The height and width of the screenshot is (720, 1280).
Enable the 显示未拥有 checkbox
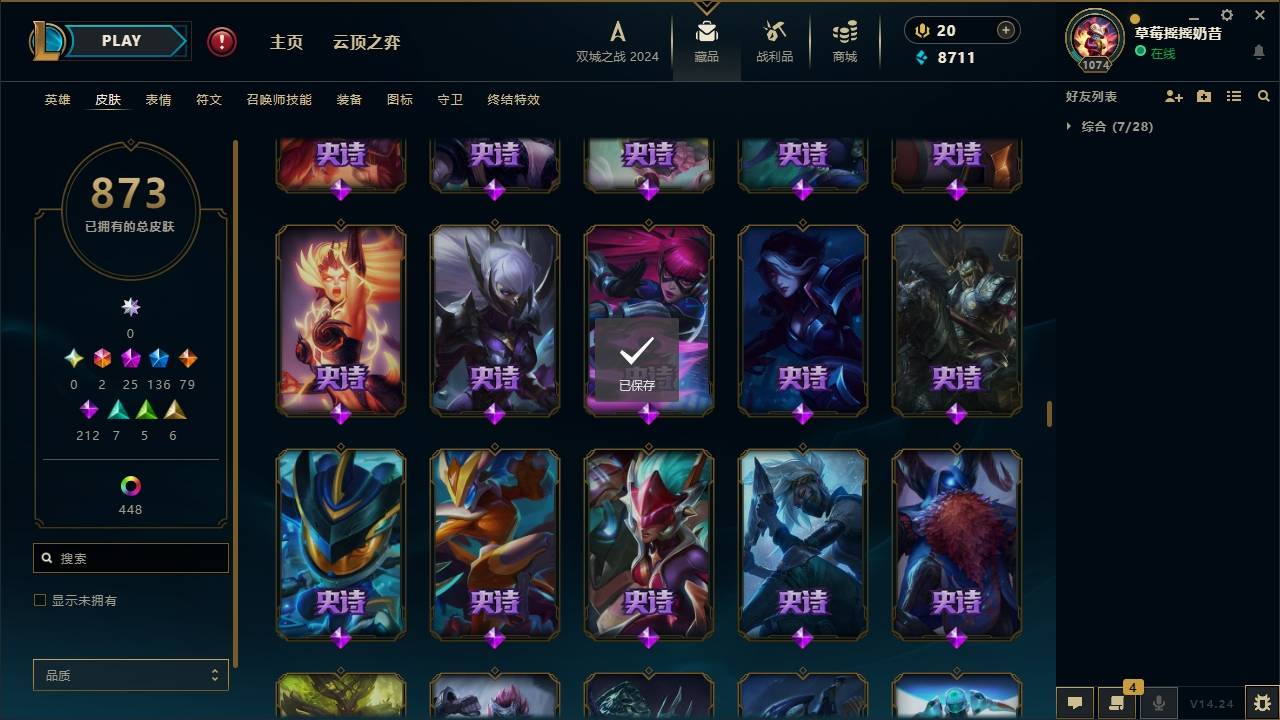(x=39, y=600)
